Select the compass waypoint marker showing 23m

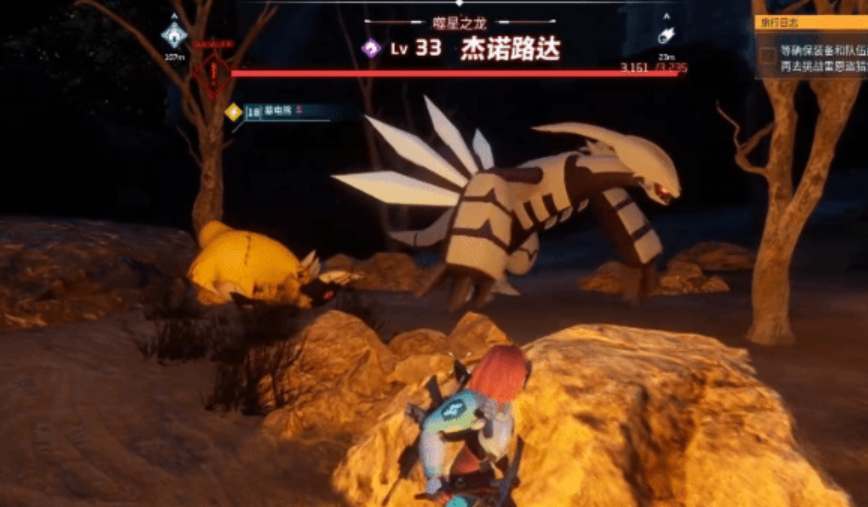point(667,35)
